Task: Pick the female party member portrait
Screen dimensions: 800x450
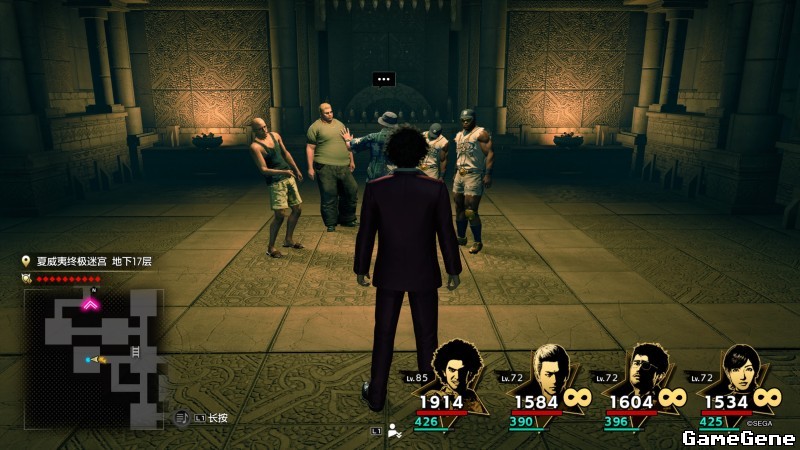Action: point(738,370)
